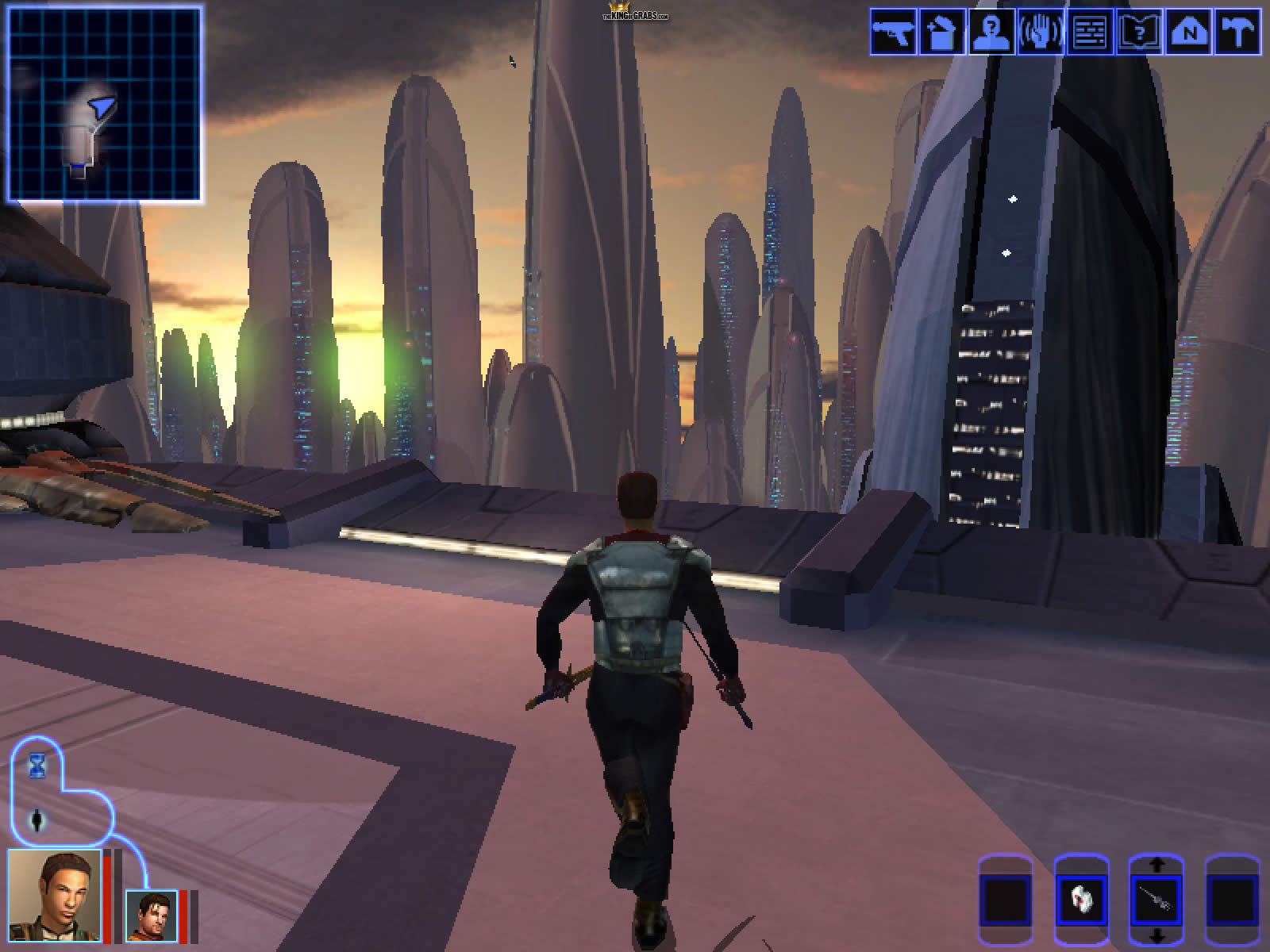Cycle down below the security spike slot

[1156, 936]
